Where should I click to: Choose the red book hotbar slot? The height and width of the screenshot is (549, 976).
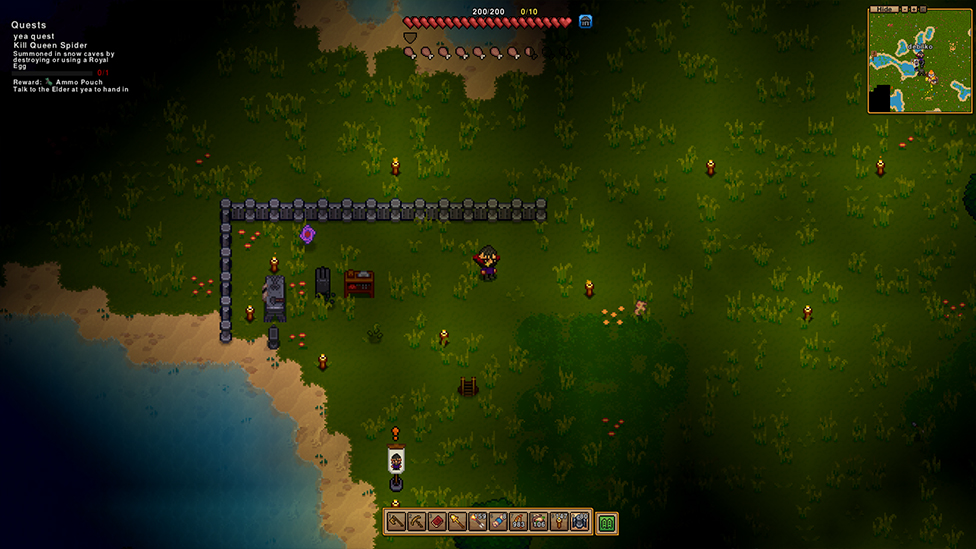437,522
